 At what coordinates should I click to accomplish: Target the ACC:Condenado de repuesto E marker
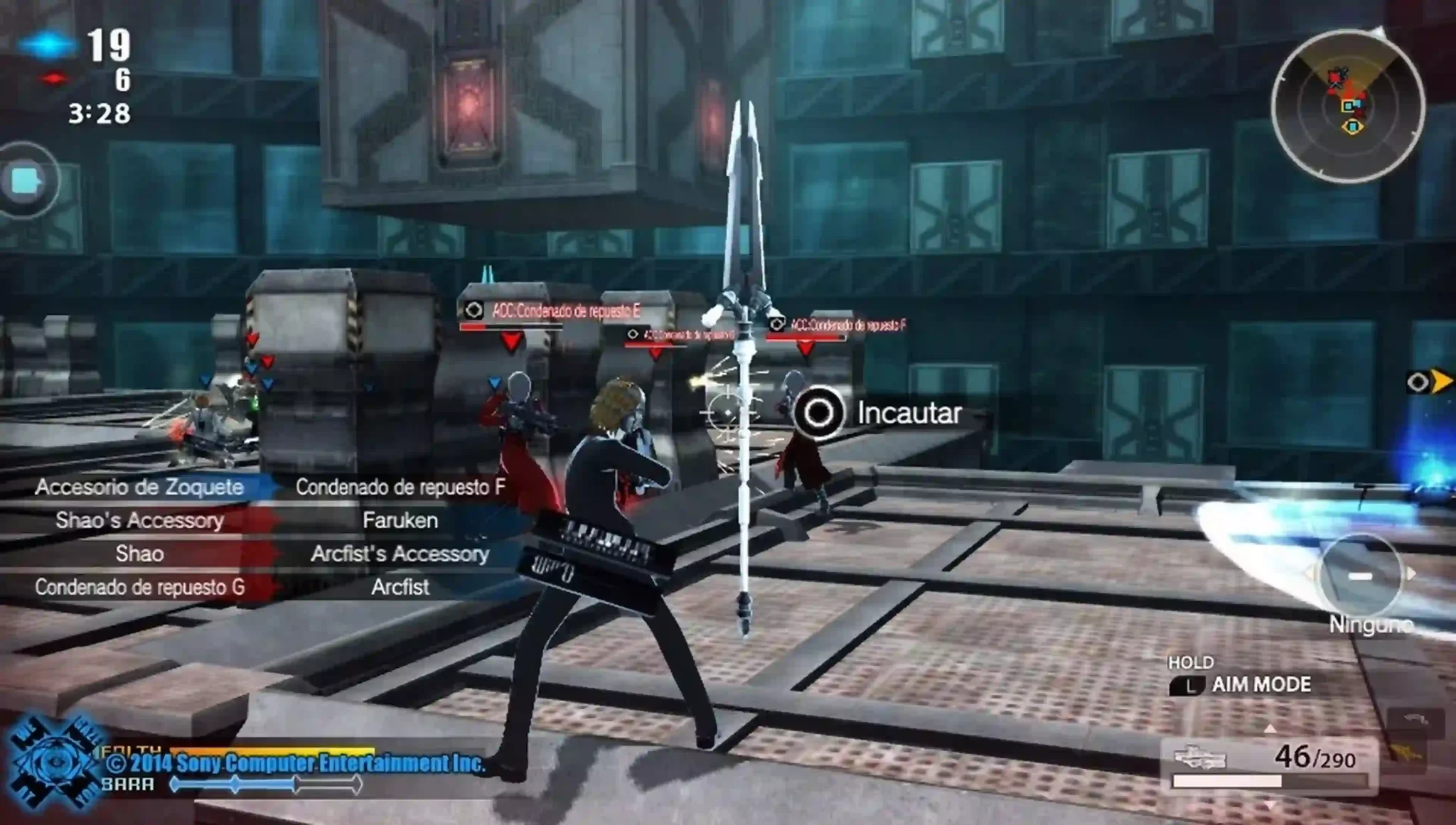553,311
